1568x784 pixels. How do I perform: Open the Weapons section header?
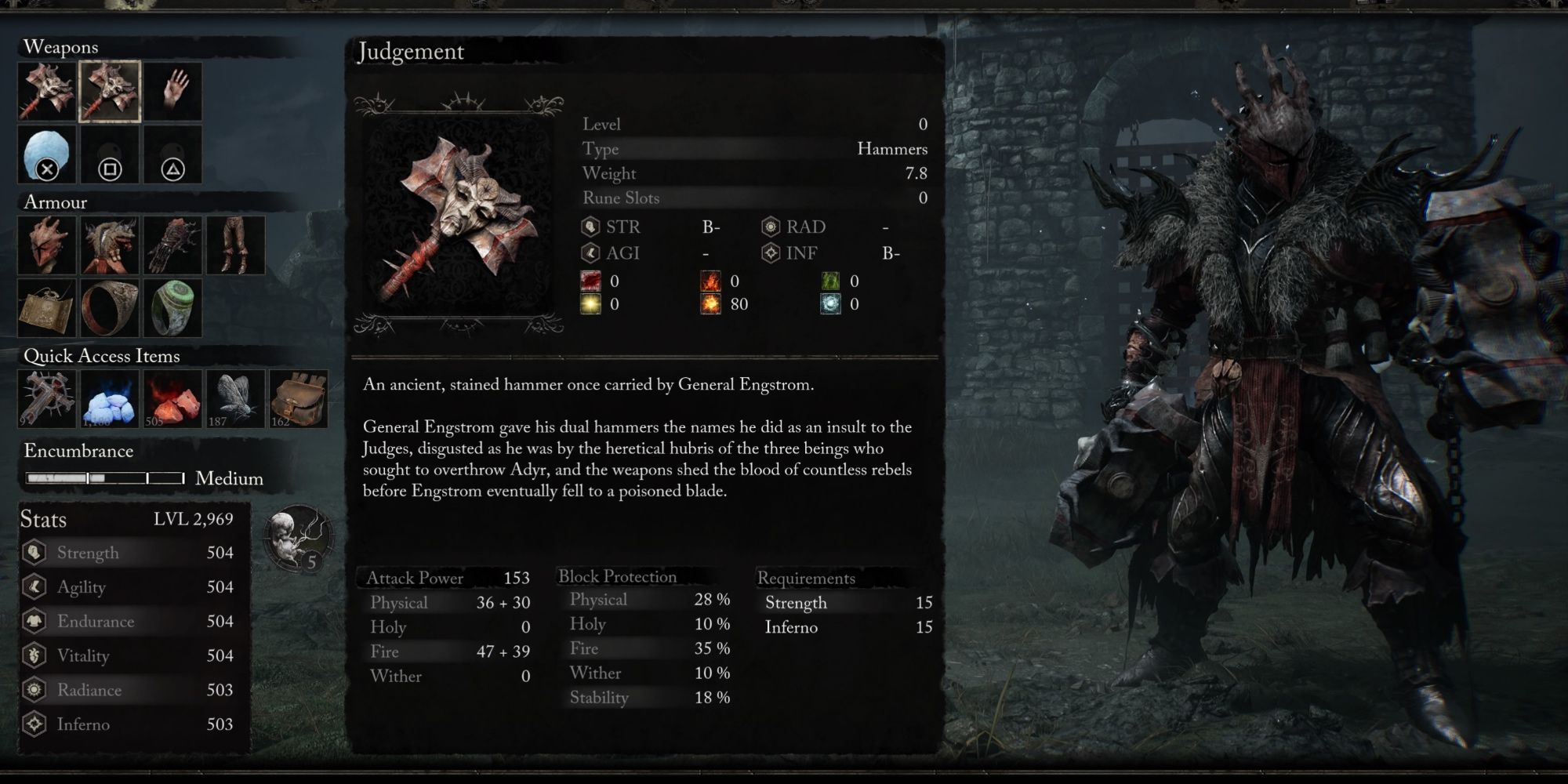(61, 47)
